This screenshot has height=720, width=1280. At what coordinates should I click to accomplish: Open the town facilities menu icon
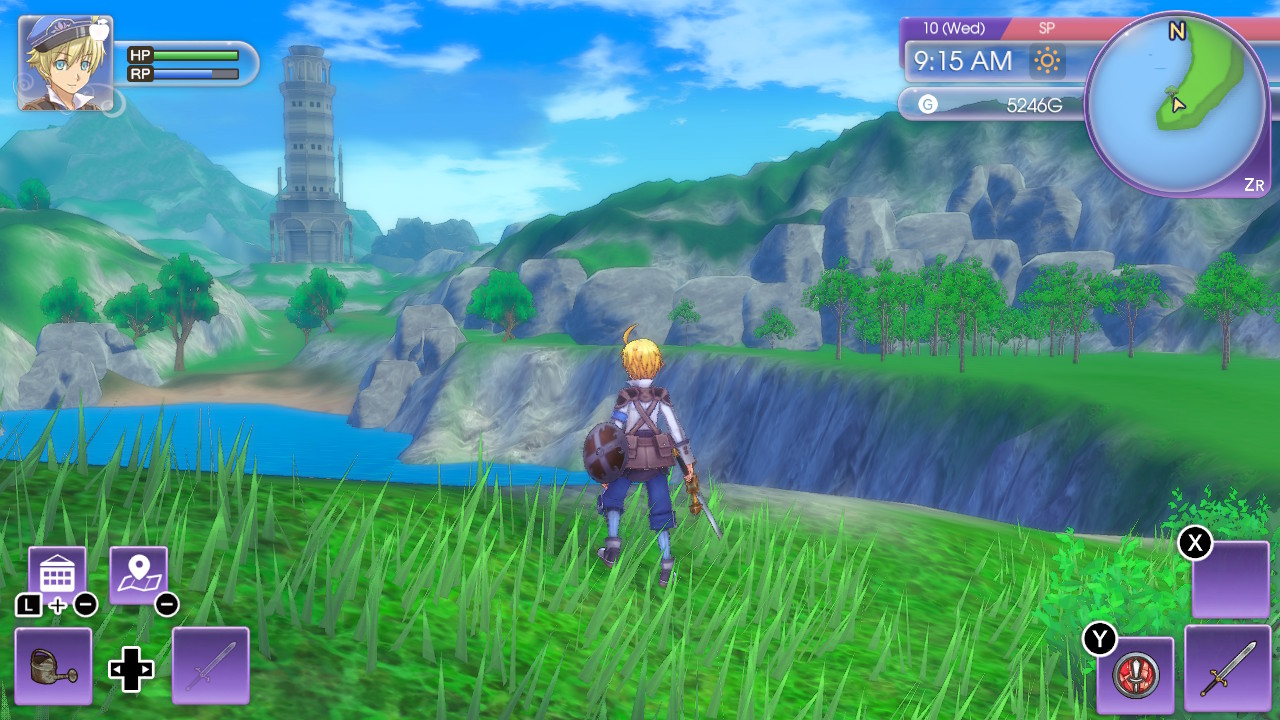coord(57,572)
